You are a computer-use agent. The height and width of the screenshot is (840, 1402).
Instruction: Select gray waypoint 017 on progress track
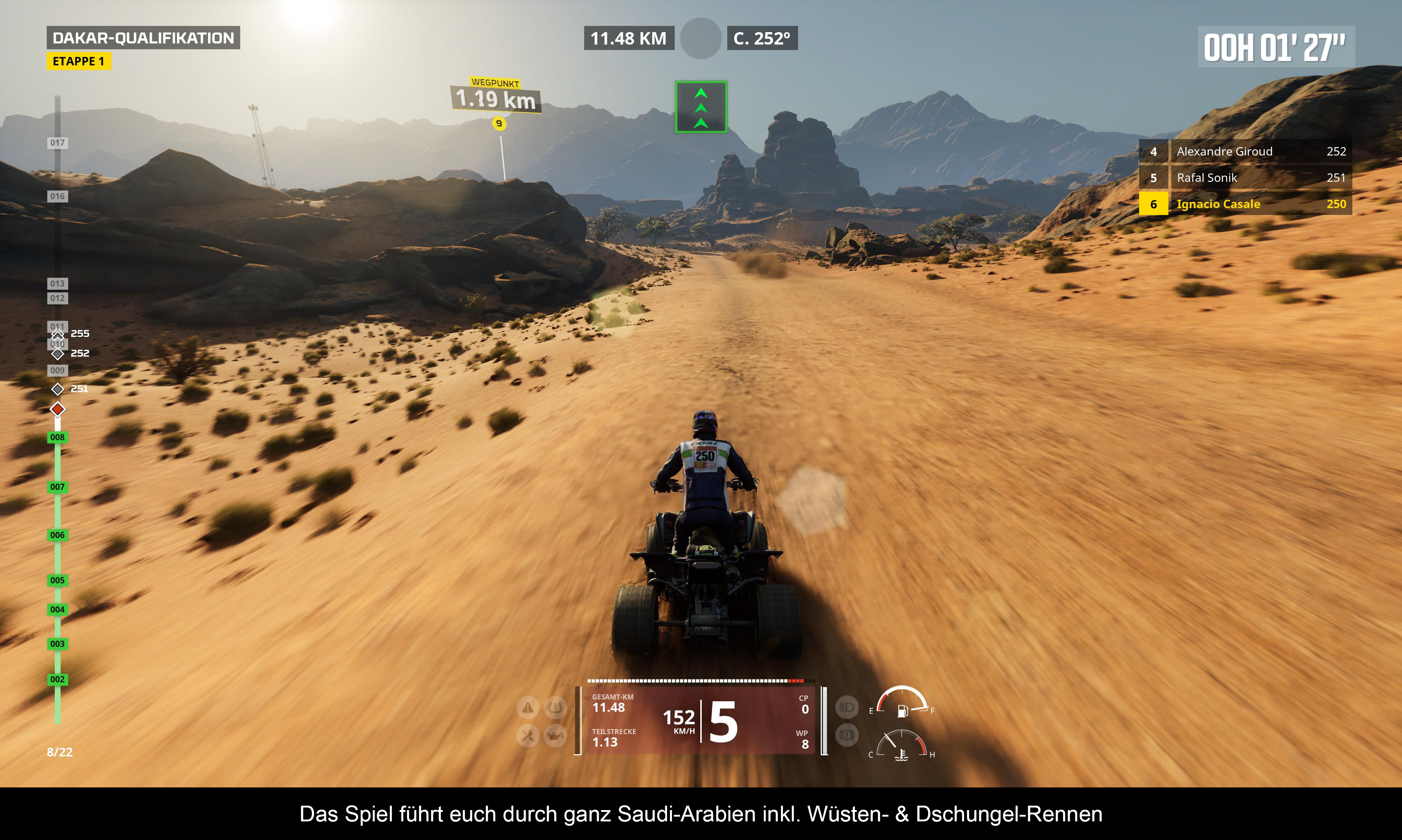point(57,143)
